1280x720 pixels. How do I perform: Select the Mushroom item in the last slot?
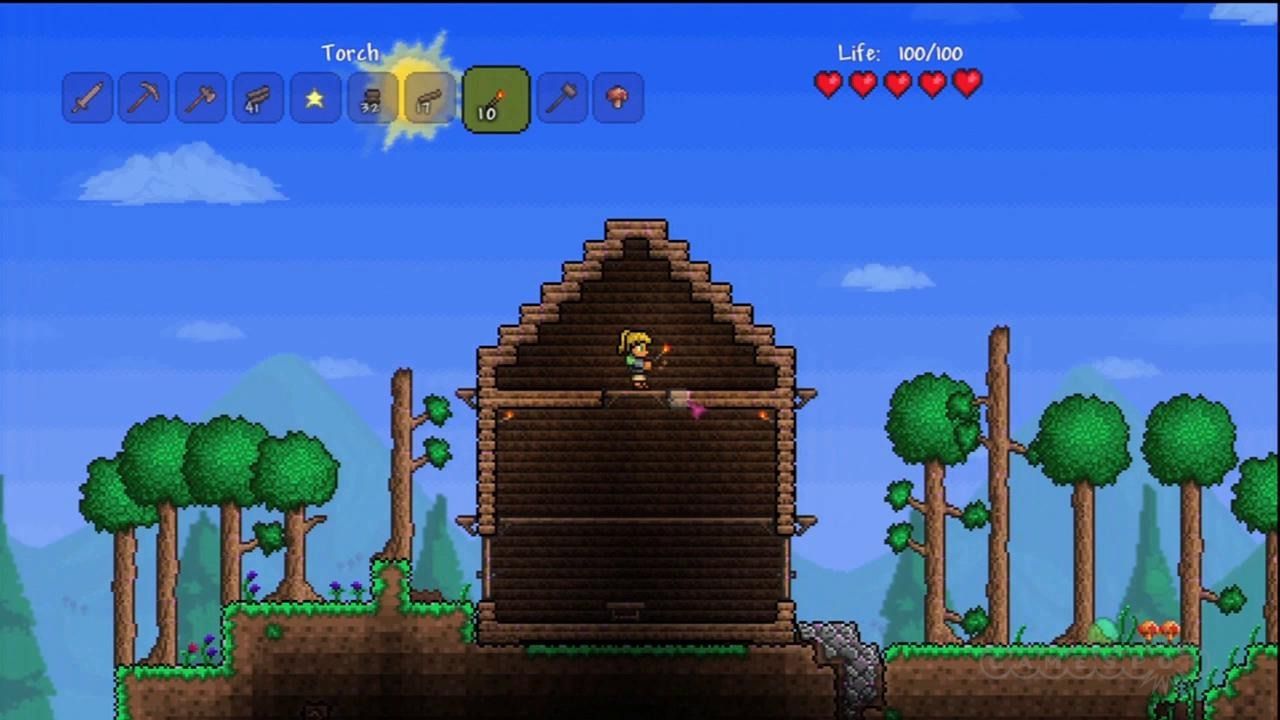click(617, 97)
